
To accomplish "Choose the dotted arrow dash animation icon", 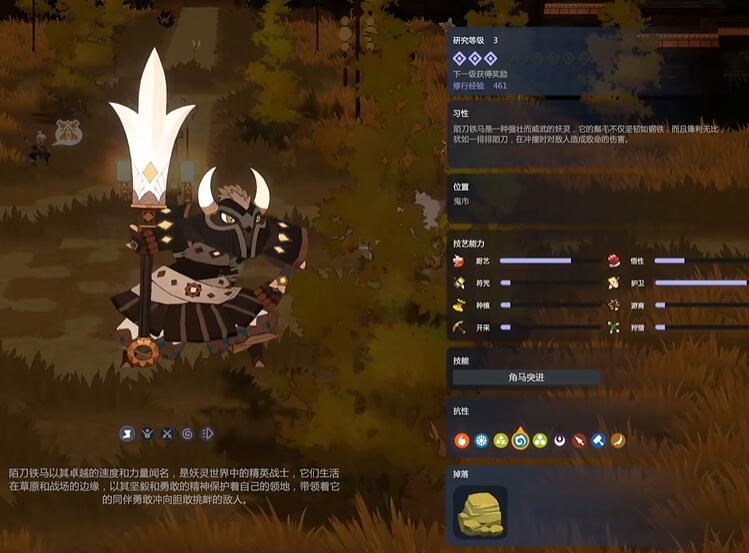I will [x=207, y=433].
